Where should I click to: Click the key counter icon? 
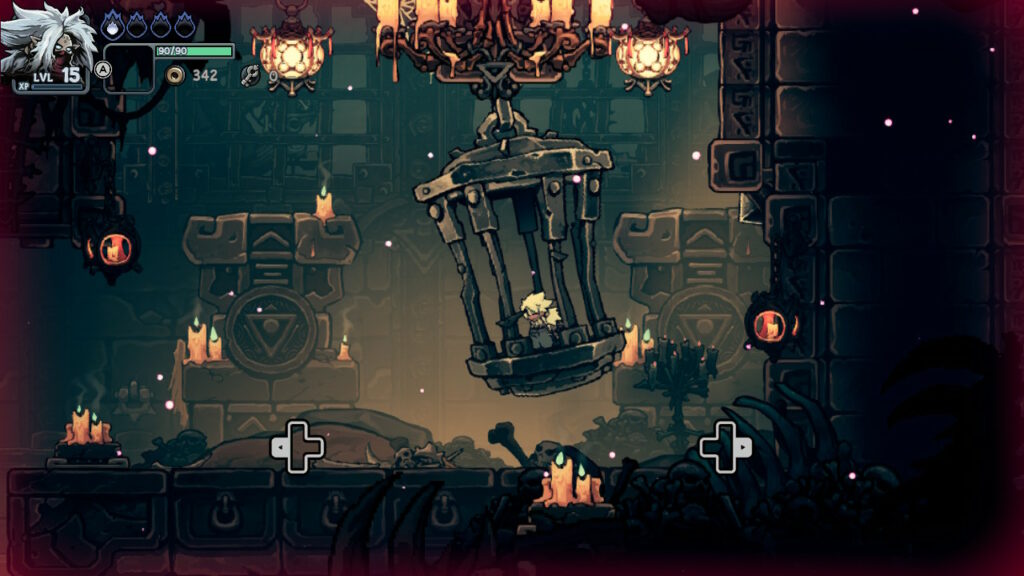[251, 75]
